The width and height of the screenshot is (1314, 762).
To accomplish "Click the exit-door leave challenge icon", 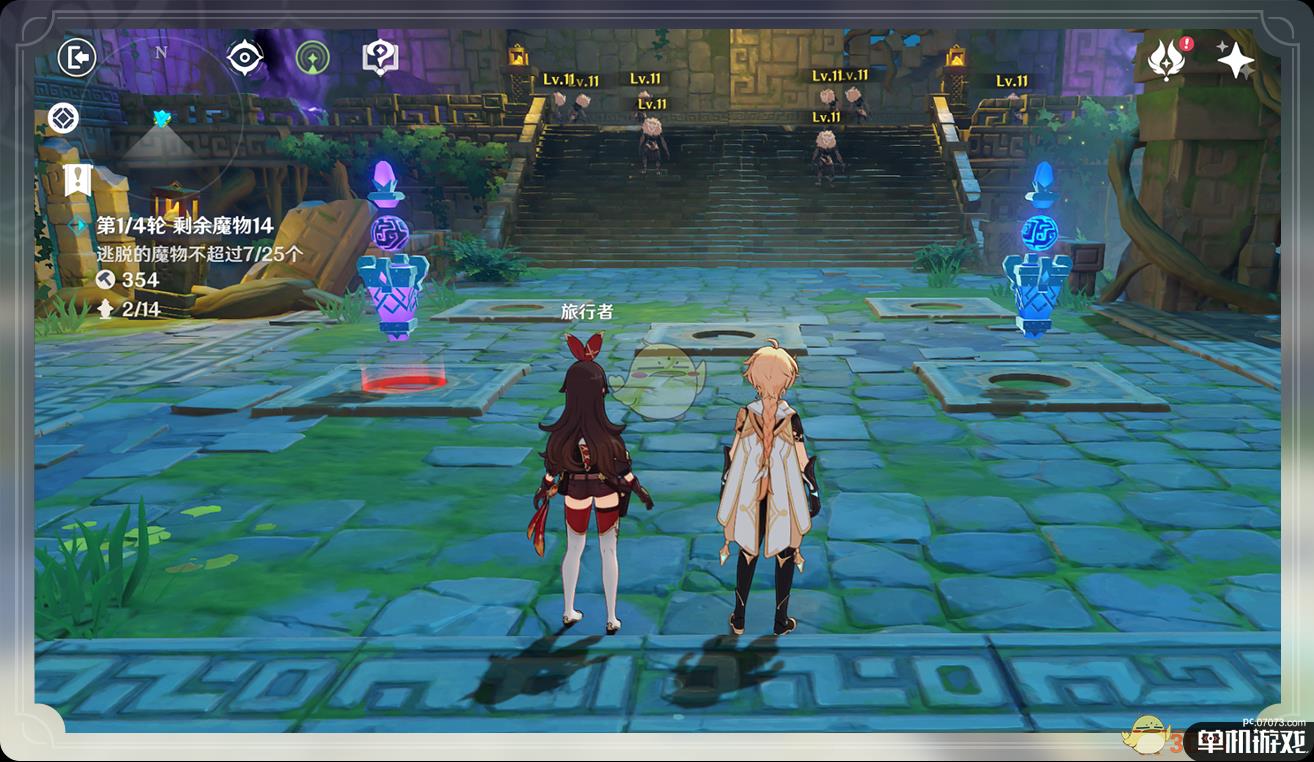I will point(76,57).
